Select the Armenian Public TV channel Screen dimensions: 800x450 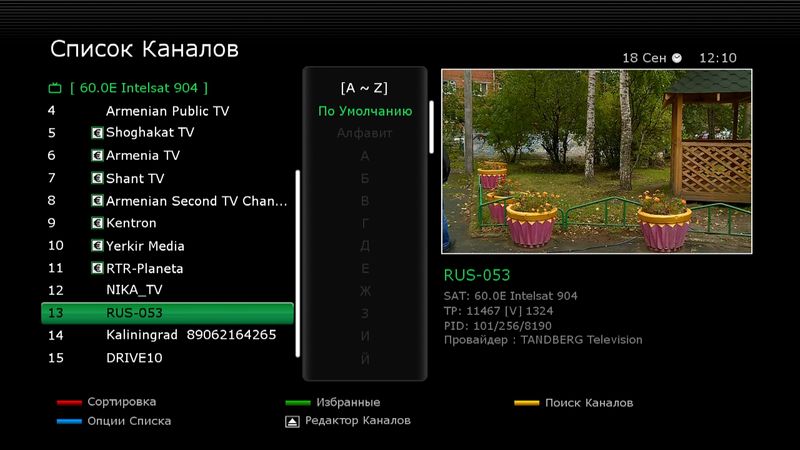167,111
